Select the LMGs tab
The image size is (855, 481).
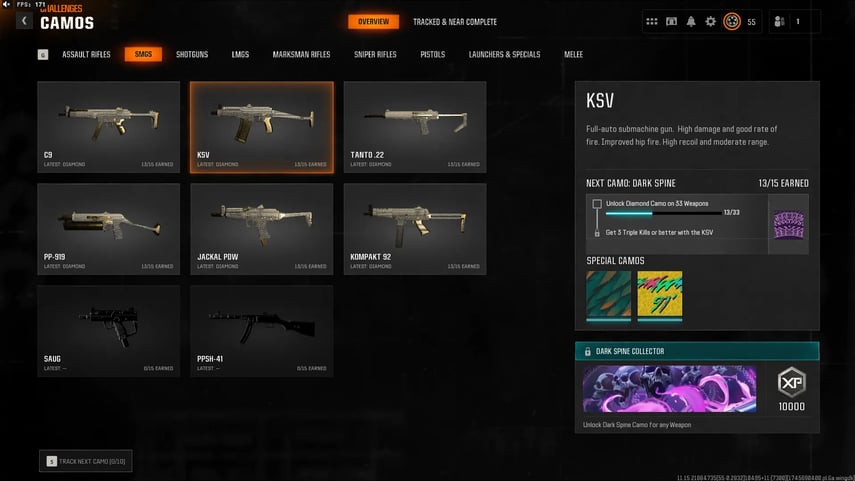click(x=240, y=54)
